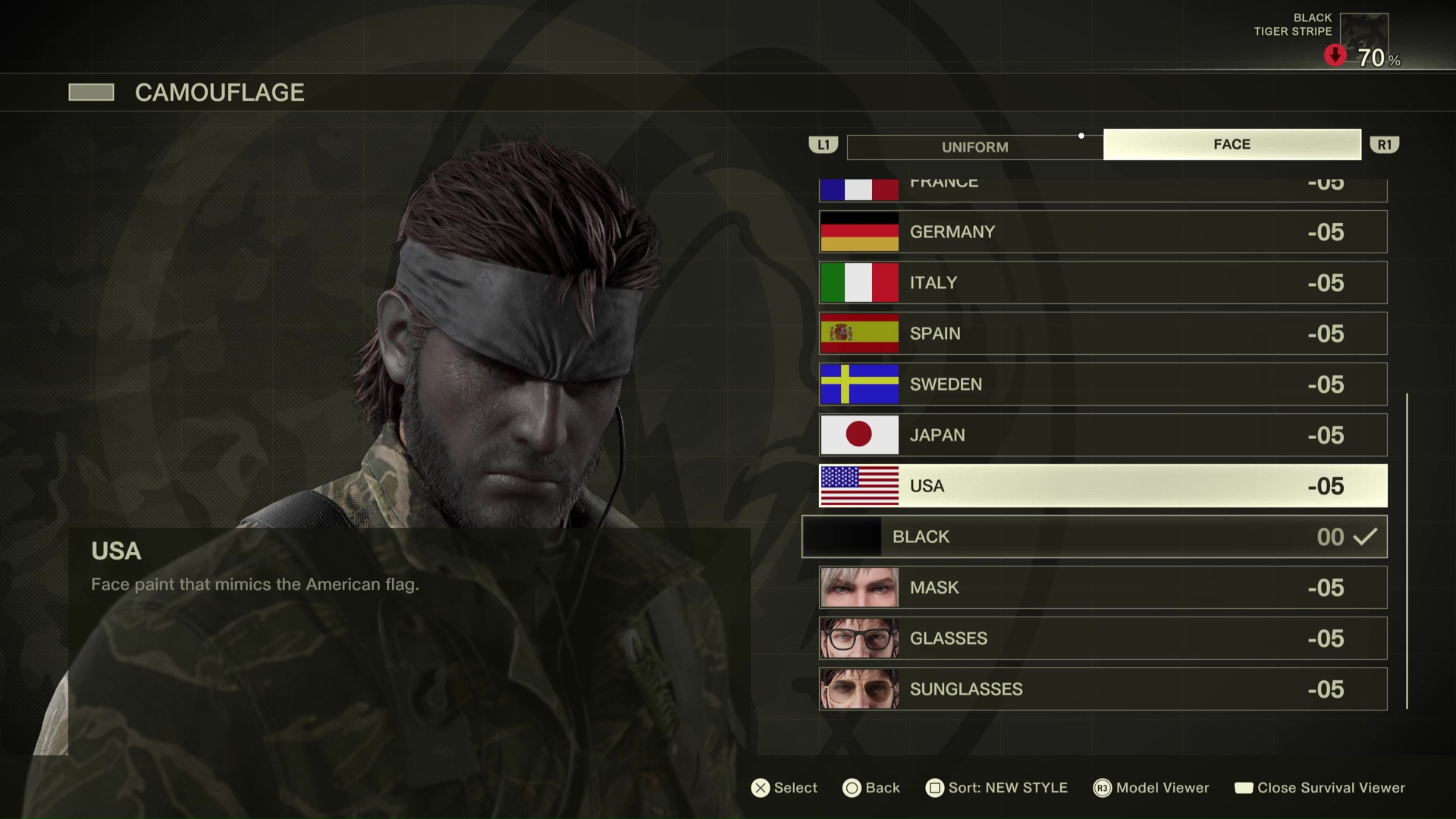This screenshot has width=1456, height=819.
Task: Pick the Spain face paint row
Action: click(x=1103, y=334)
